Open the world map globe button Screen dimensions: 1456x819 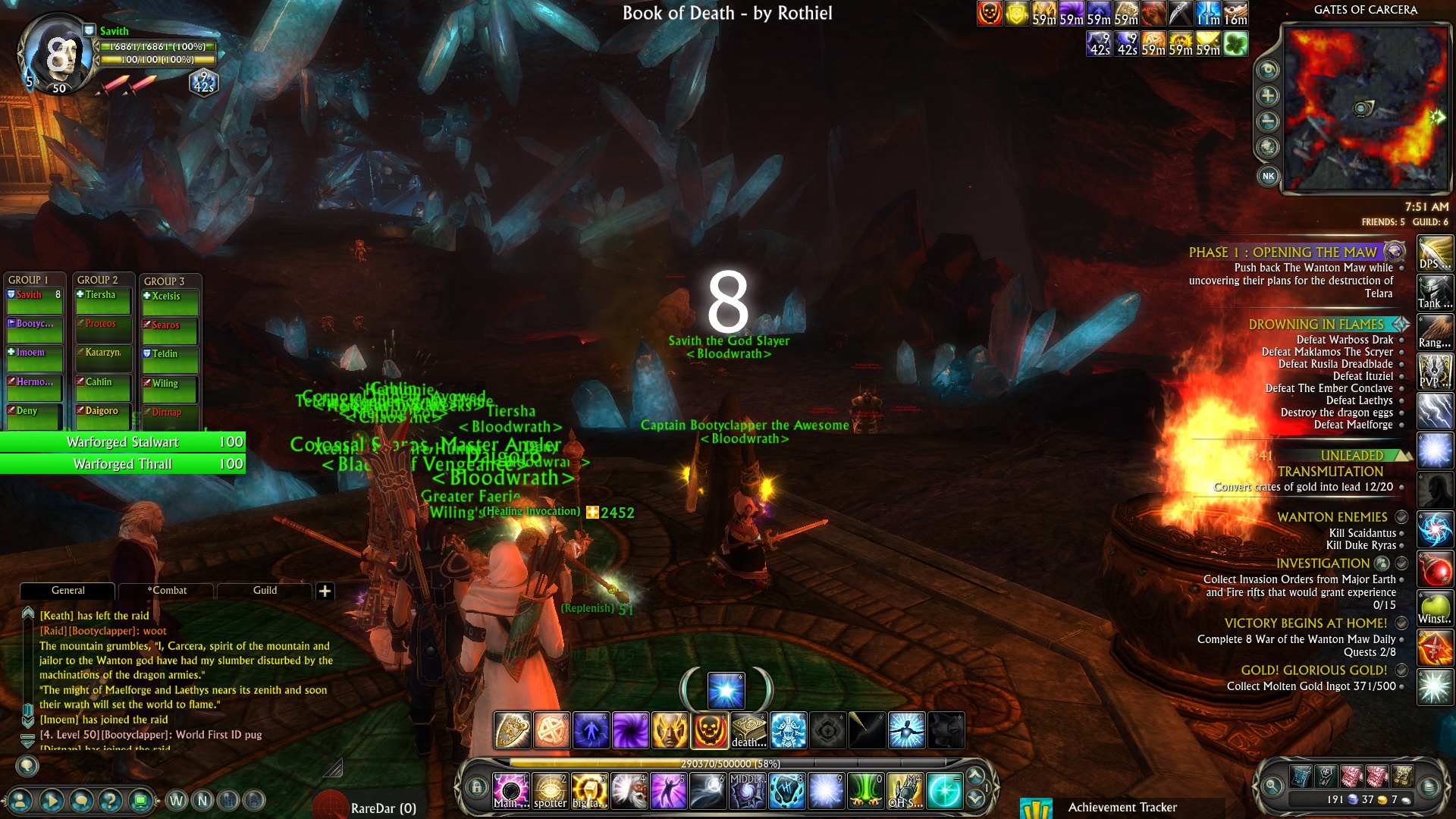pyautogui.click(x=1268, y=147)
